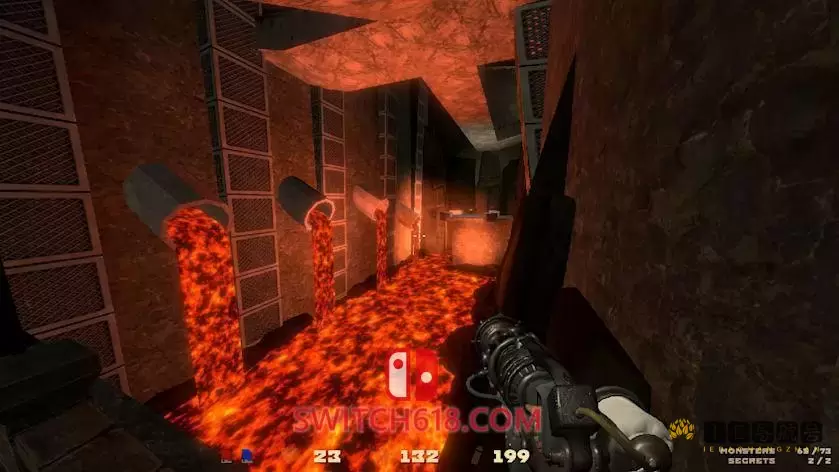Click the SWITCH618.COM watermark text
This screenshot has height=472, width=839.
(417, 419)
